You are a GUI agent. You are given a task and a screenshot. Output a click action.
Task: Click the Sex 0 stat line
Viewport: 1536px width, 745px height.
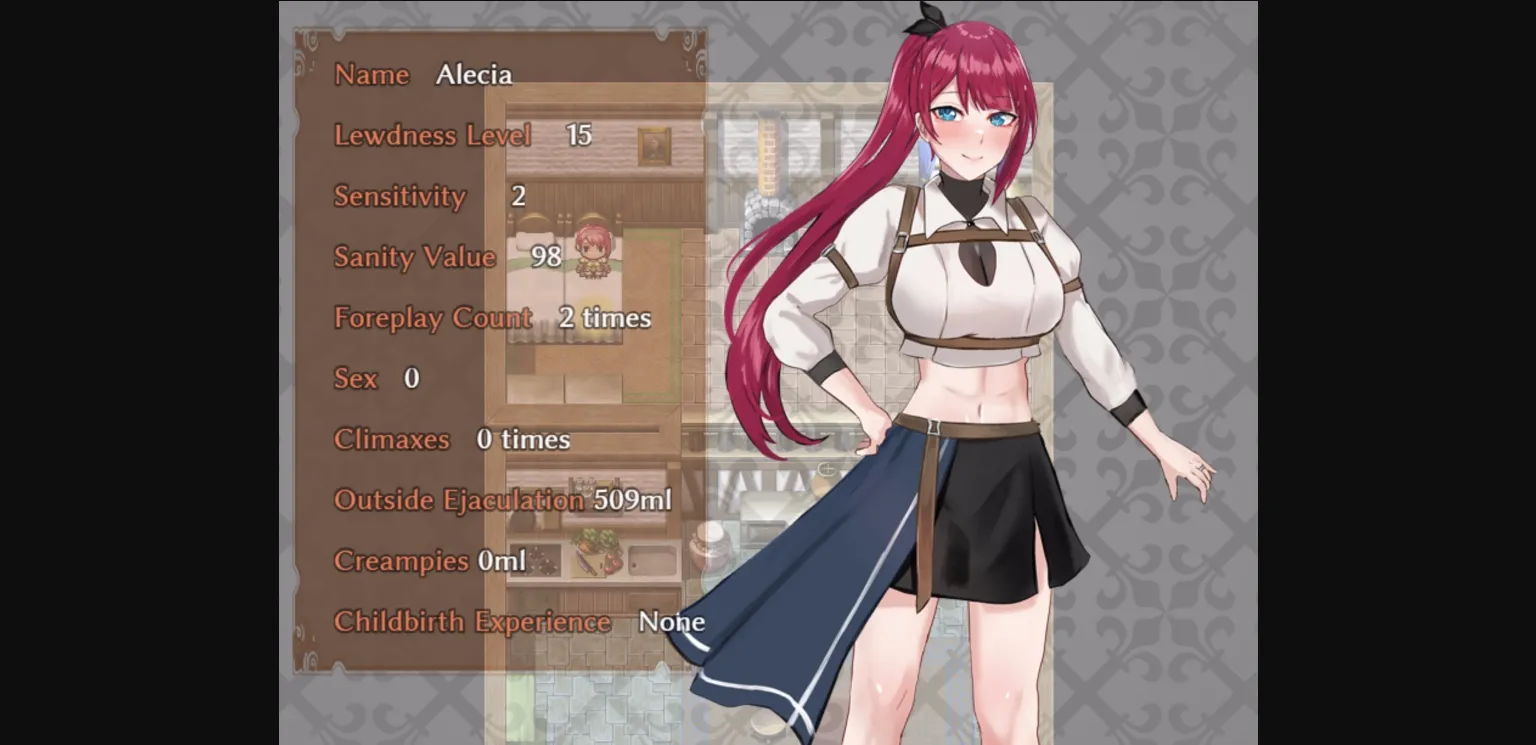point(374,379)
